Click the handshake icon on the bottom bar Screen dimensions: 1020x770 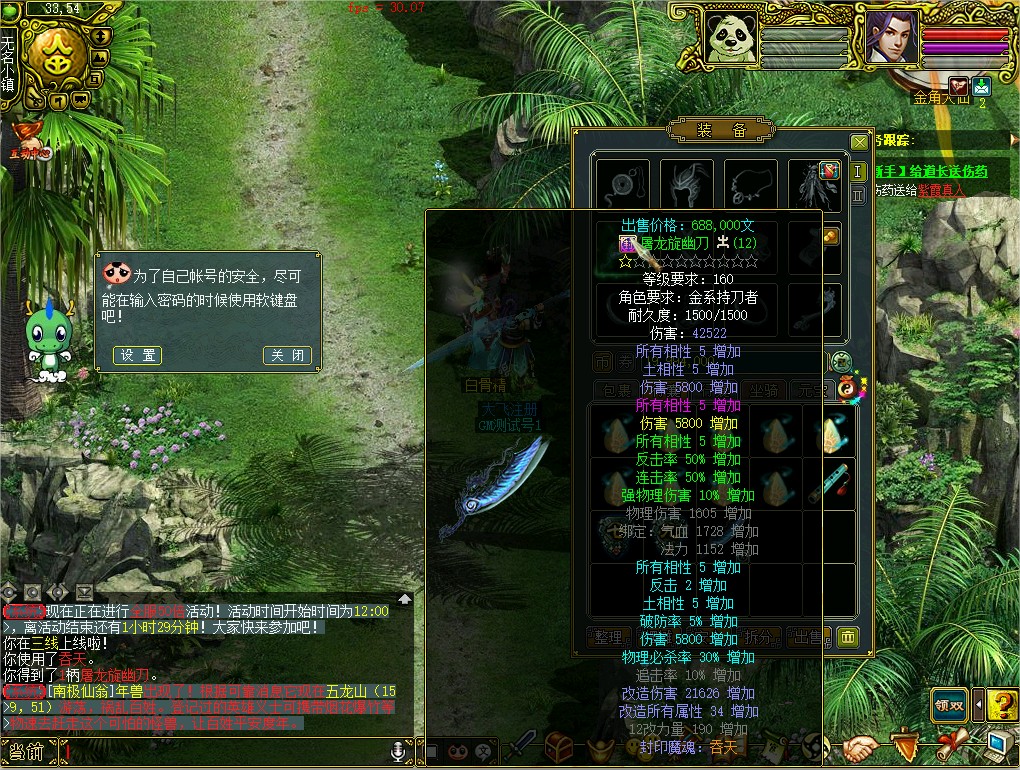pos(859,747)
